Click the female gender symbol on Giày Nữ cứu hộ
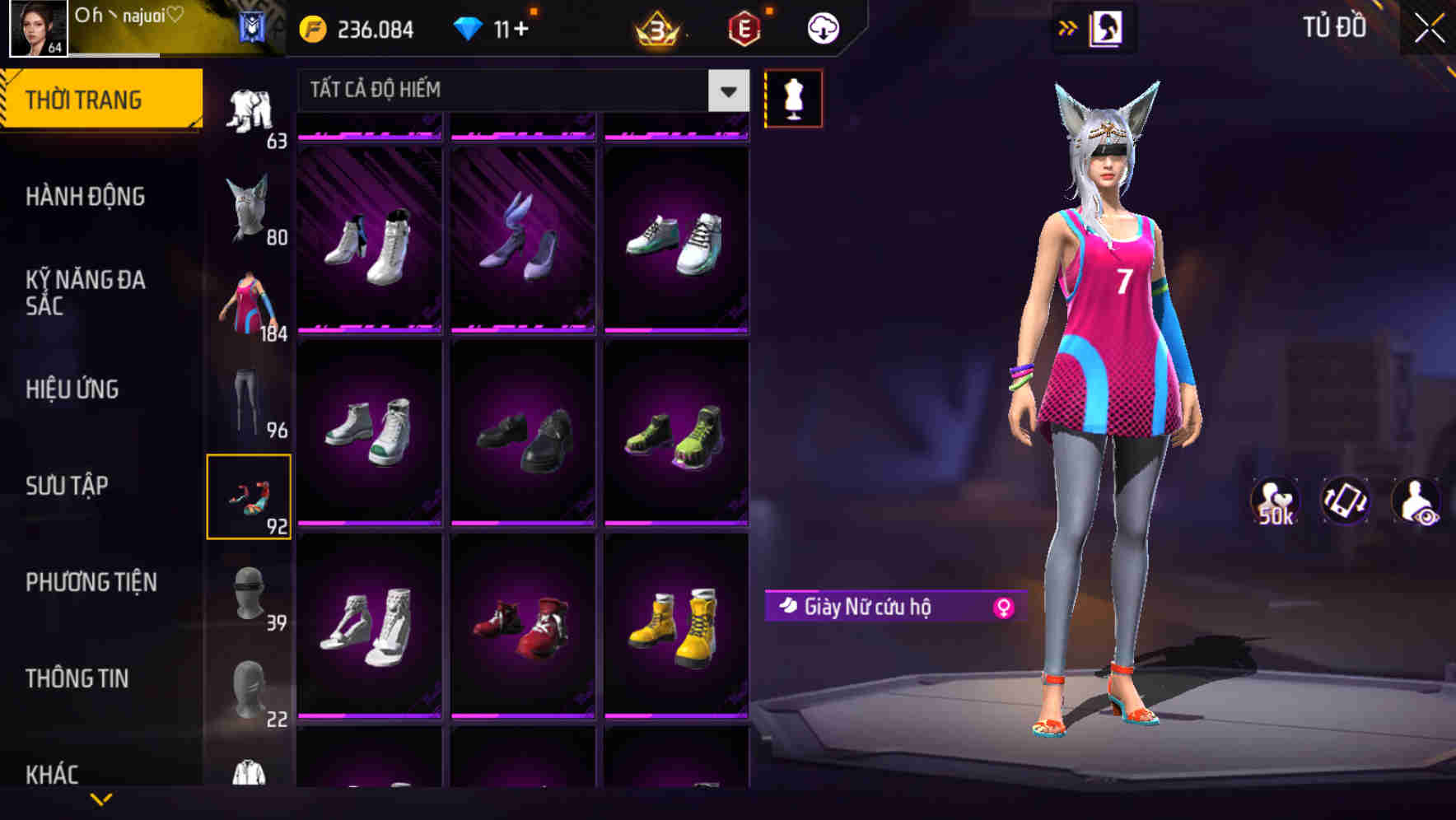 click(x=1001, y=606)
